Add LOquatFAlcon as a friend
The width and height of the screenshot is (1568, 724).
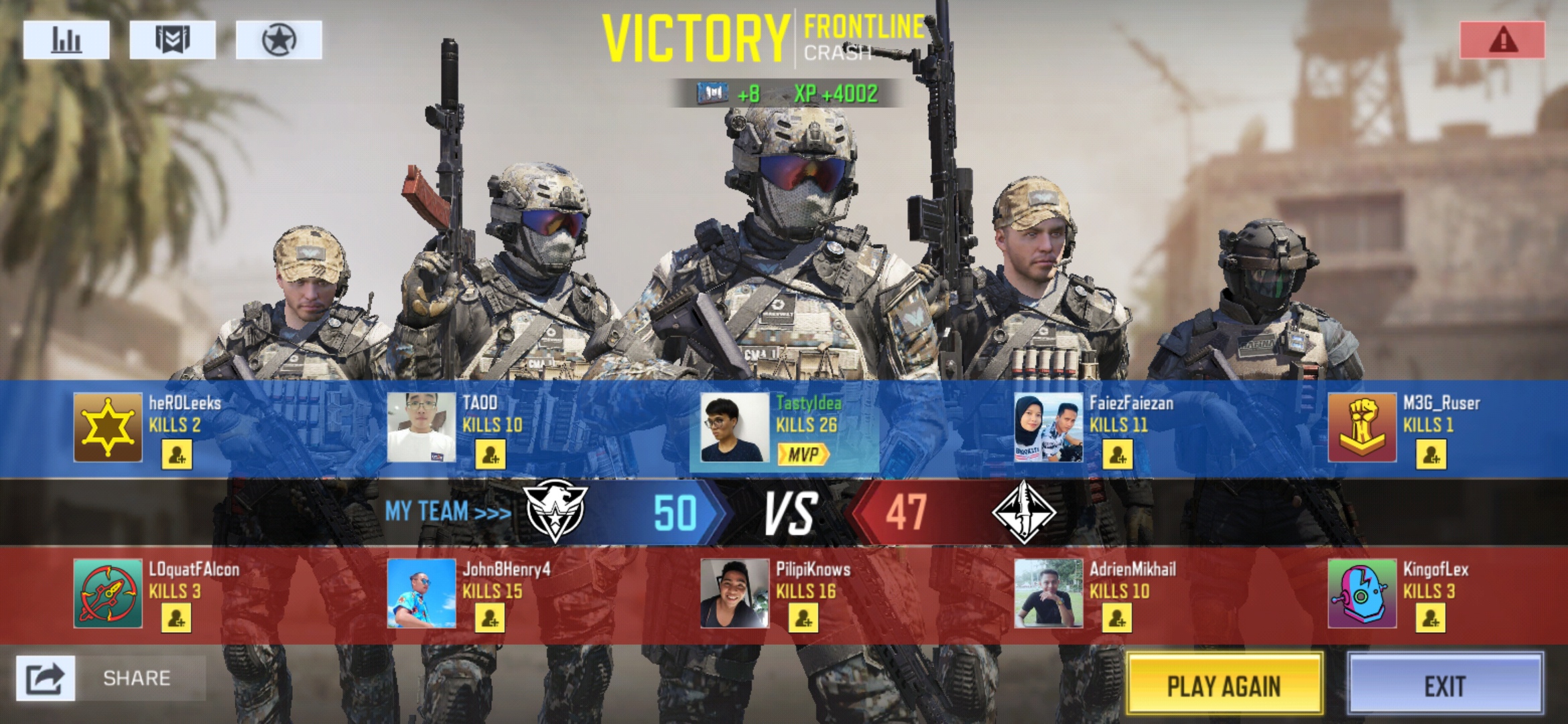coord(177,618)
